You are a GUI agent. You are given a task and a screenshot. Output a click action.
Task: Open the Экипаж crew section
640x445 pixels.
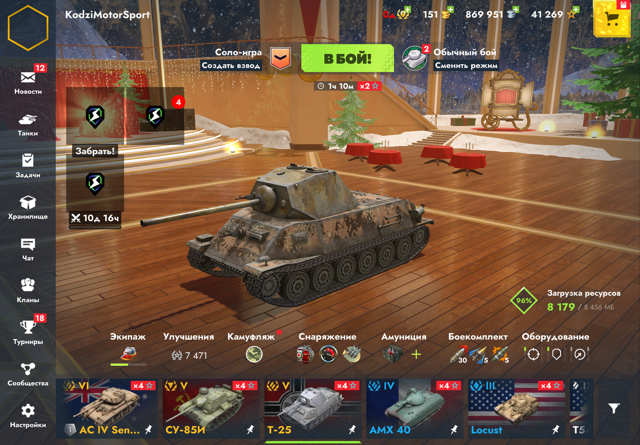coord(127,347)
